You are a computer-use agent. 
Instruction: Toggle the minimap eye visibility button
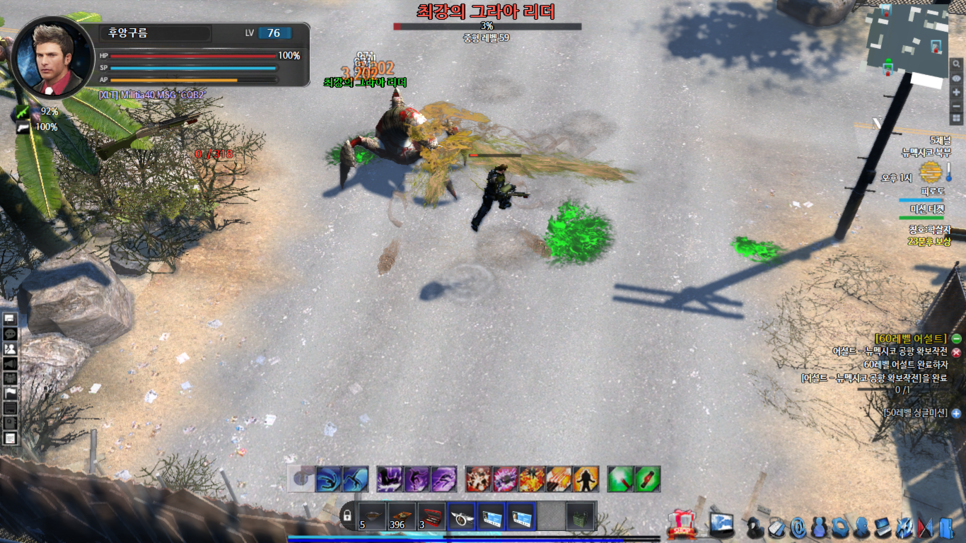coord(956,78)
